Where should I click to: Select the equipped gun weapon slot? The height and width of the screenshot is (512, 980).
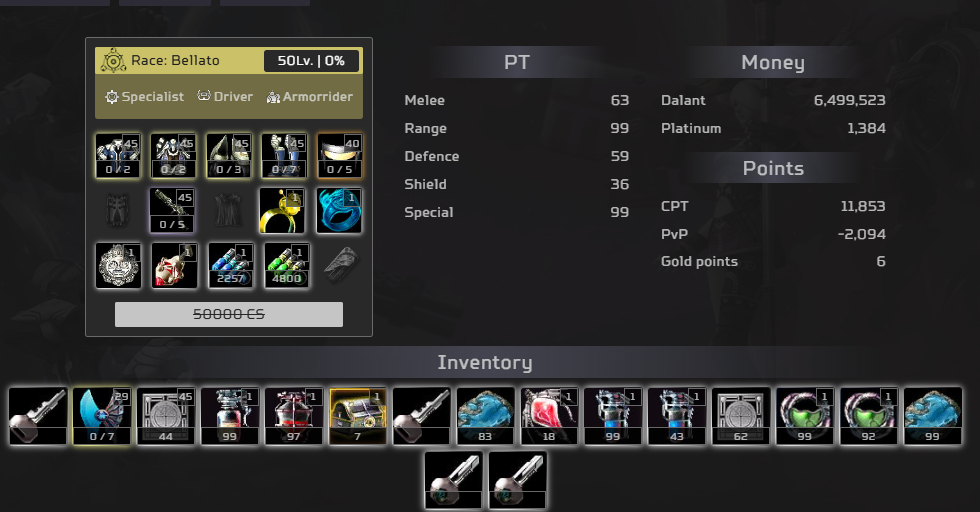tap(174, 210)
